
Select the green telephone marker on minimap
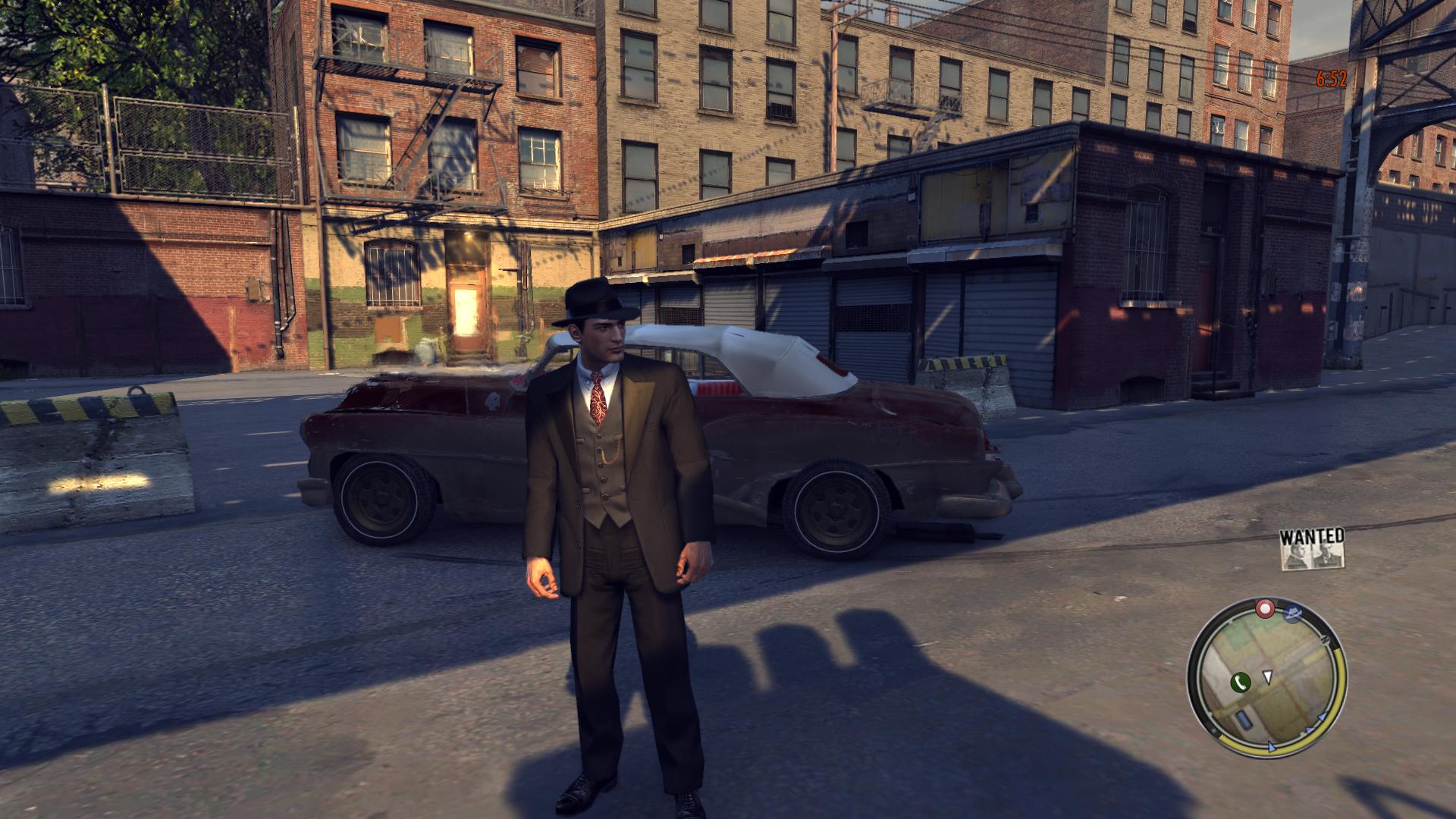point(1241,682)
